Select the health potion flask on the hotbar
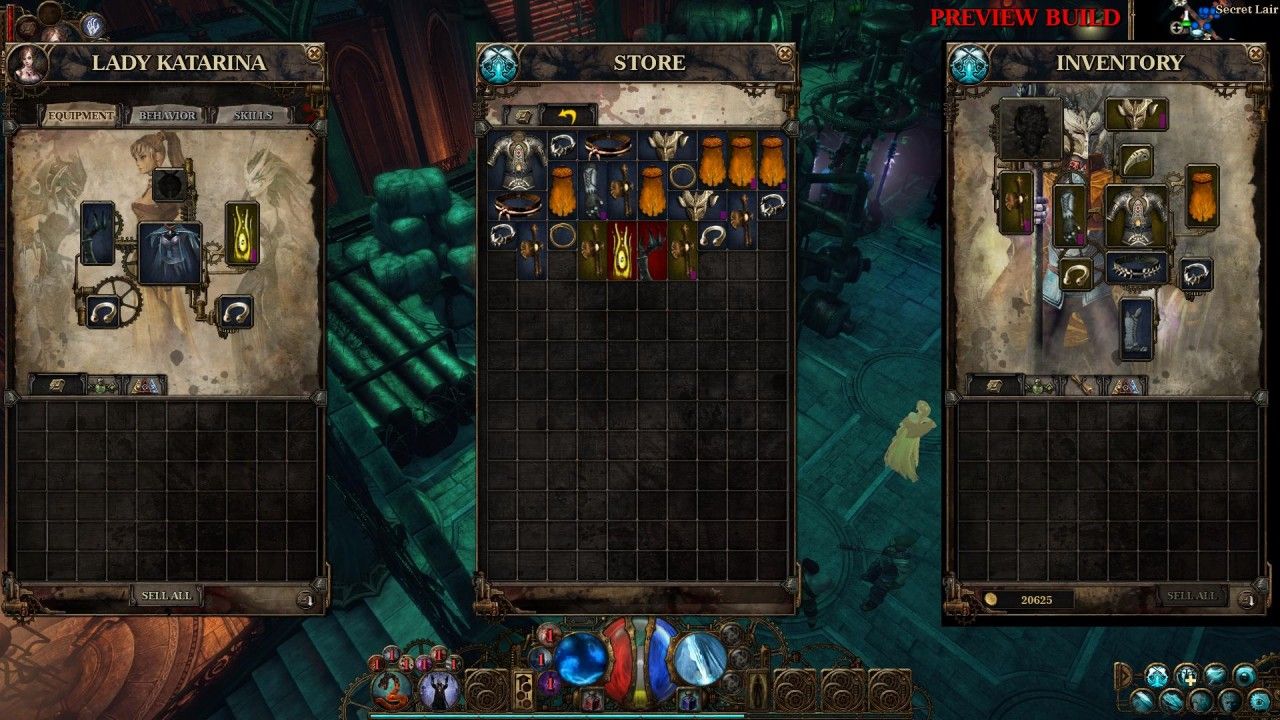The image size is (1280, 720). tap(592, 698)
